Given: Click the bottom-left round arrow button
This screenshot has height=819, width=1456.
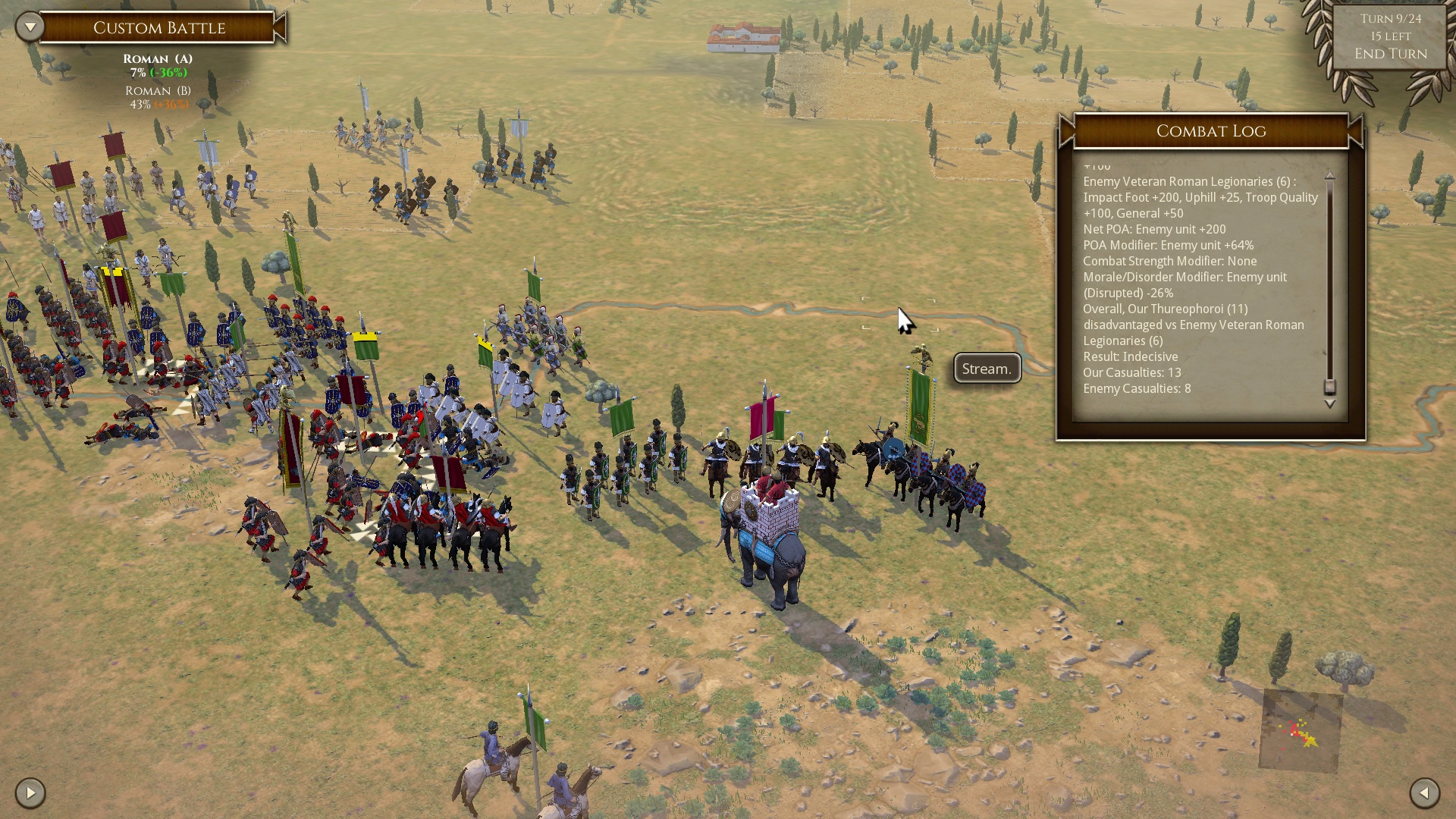Looking at the screenshot, I should pos(30,793).
